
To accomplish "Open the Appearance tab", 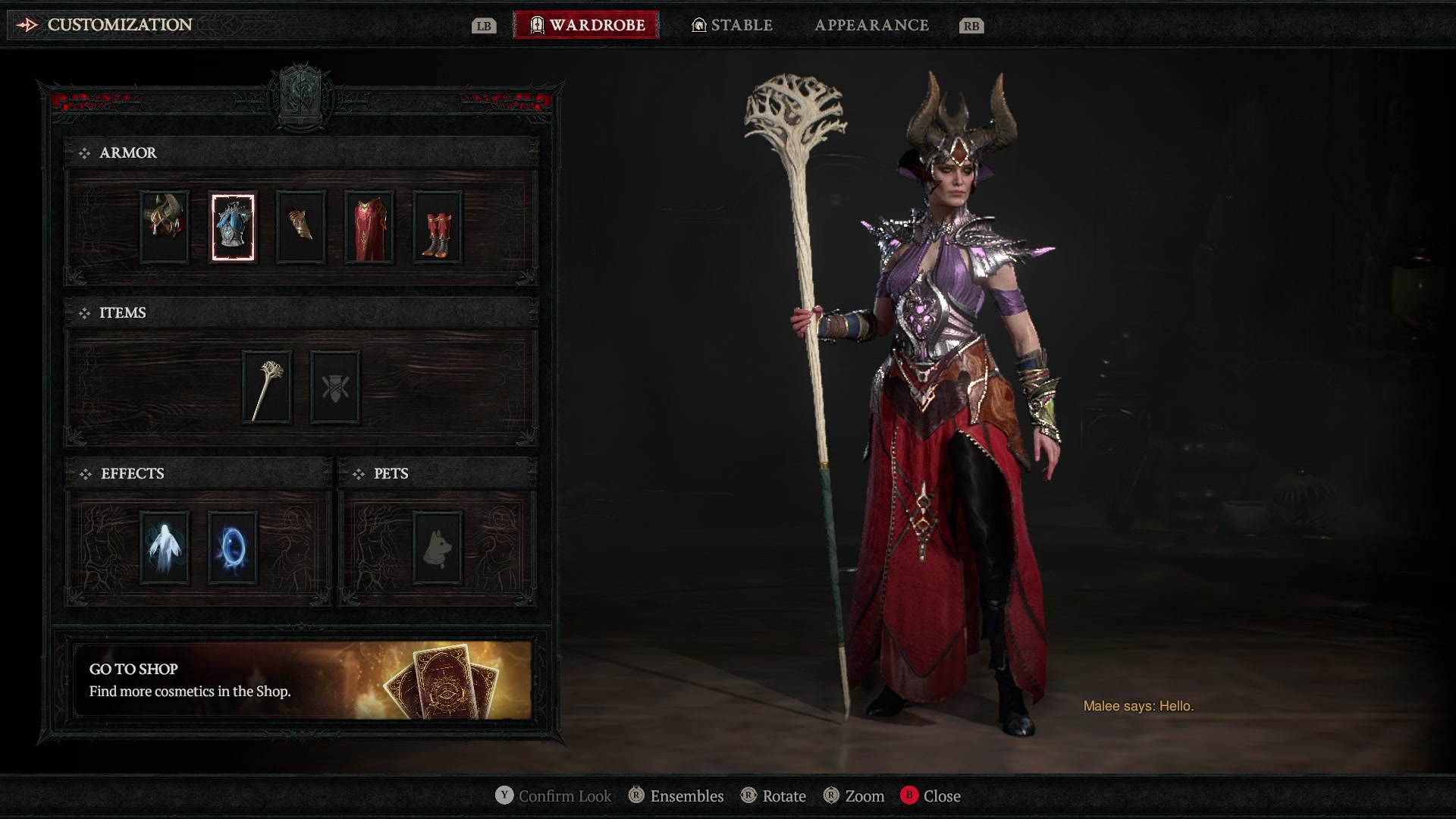I will point(872,24).
